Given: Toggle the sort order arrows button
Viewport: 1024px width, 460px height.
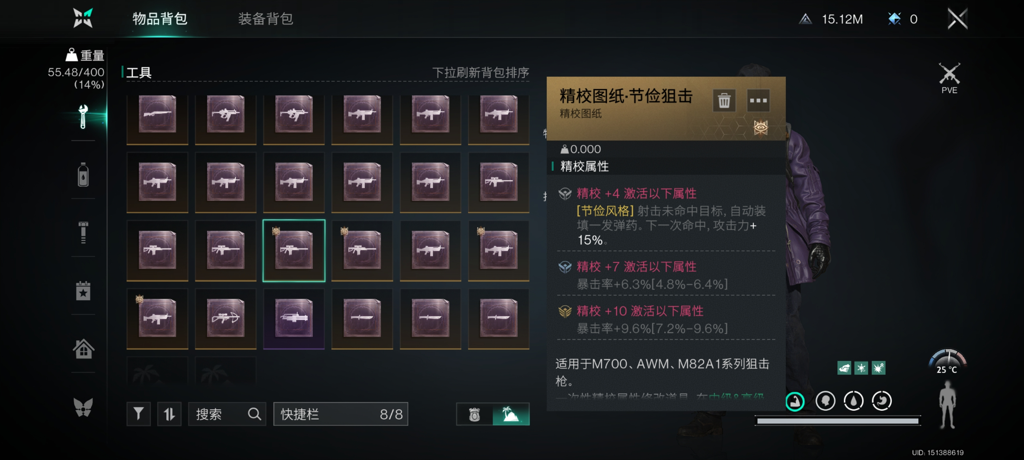Looking at the screenshot, I should (169, 414).
